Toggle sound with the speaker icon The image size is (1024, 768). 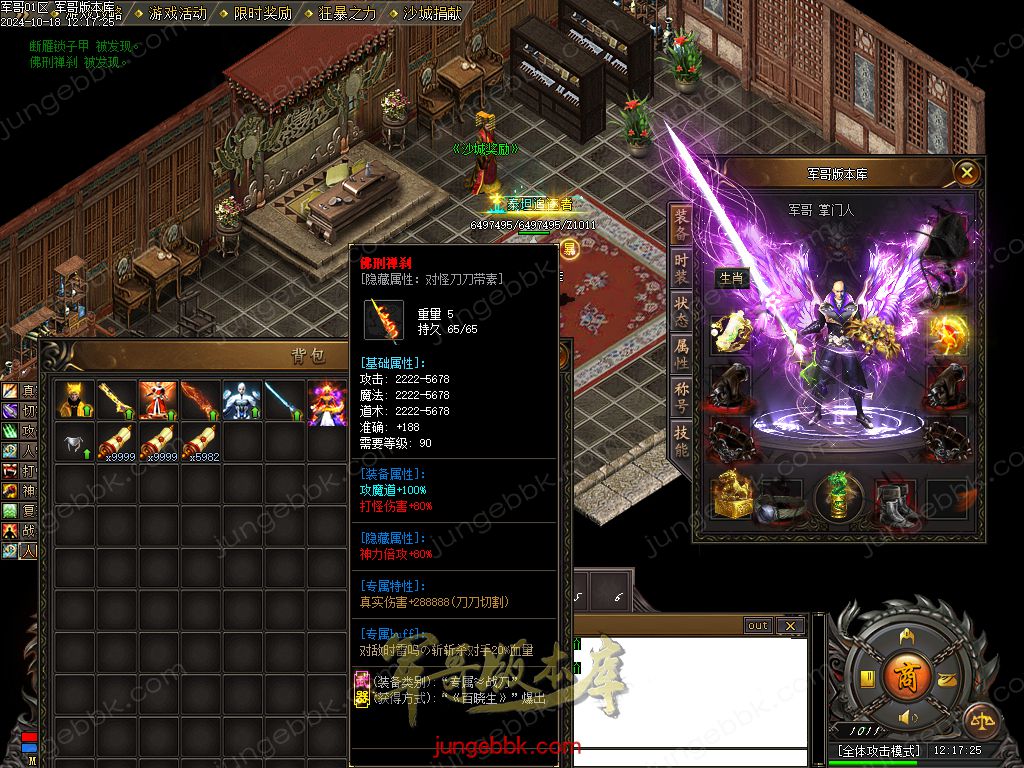pos(907,718)
